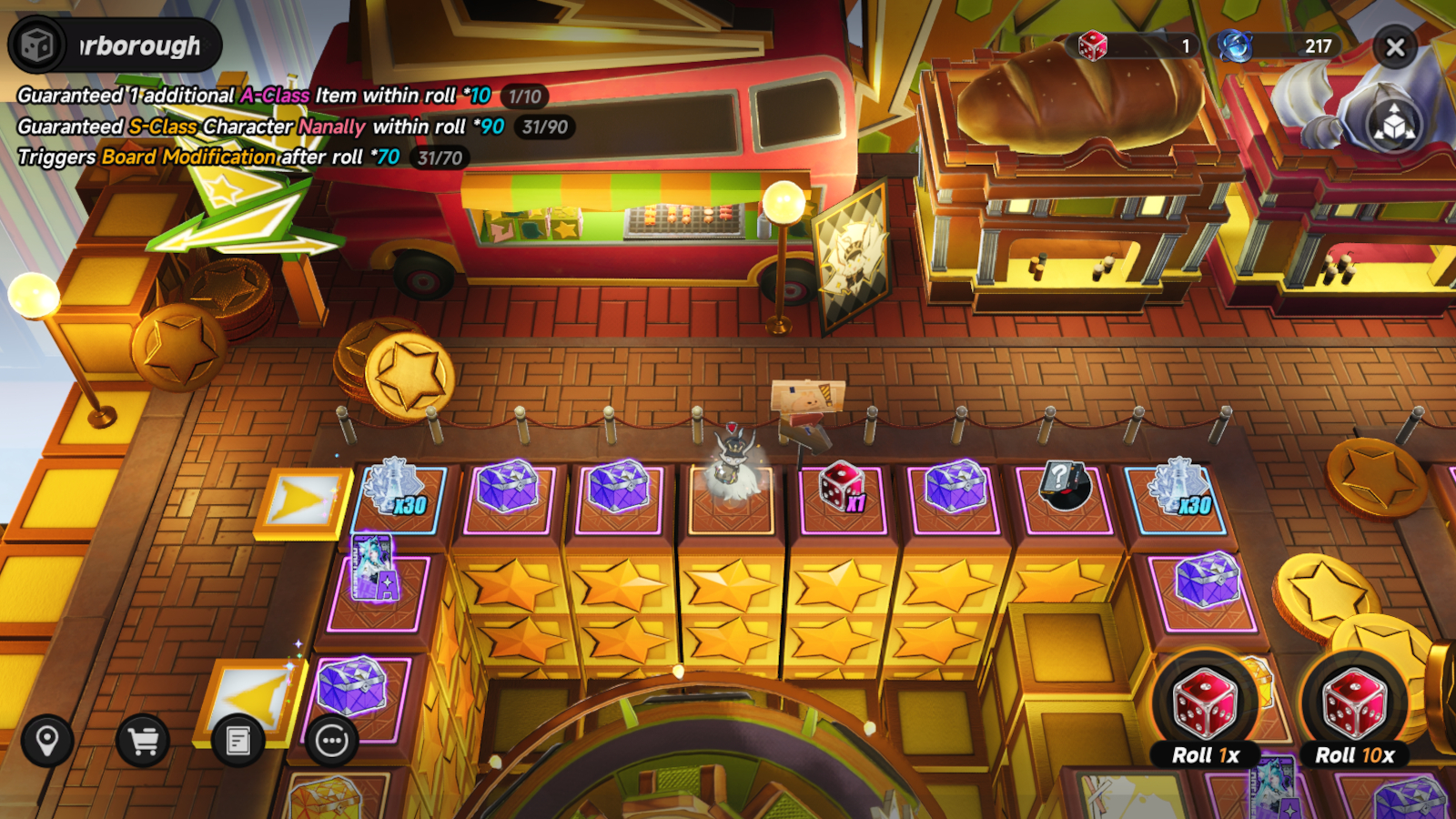
Task: Open the shopping cart store
Action: [143, 741]
